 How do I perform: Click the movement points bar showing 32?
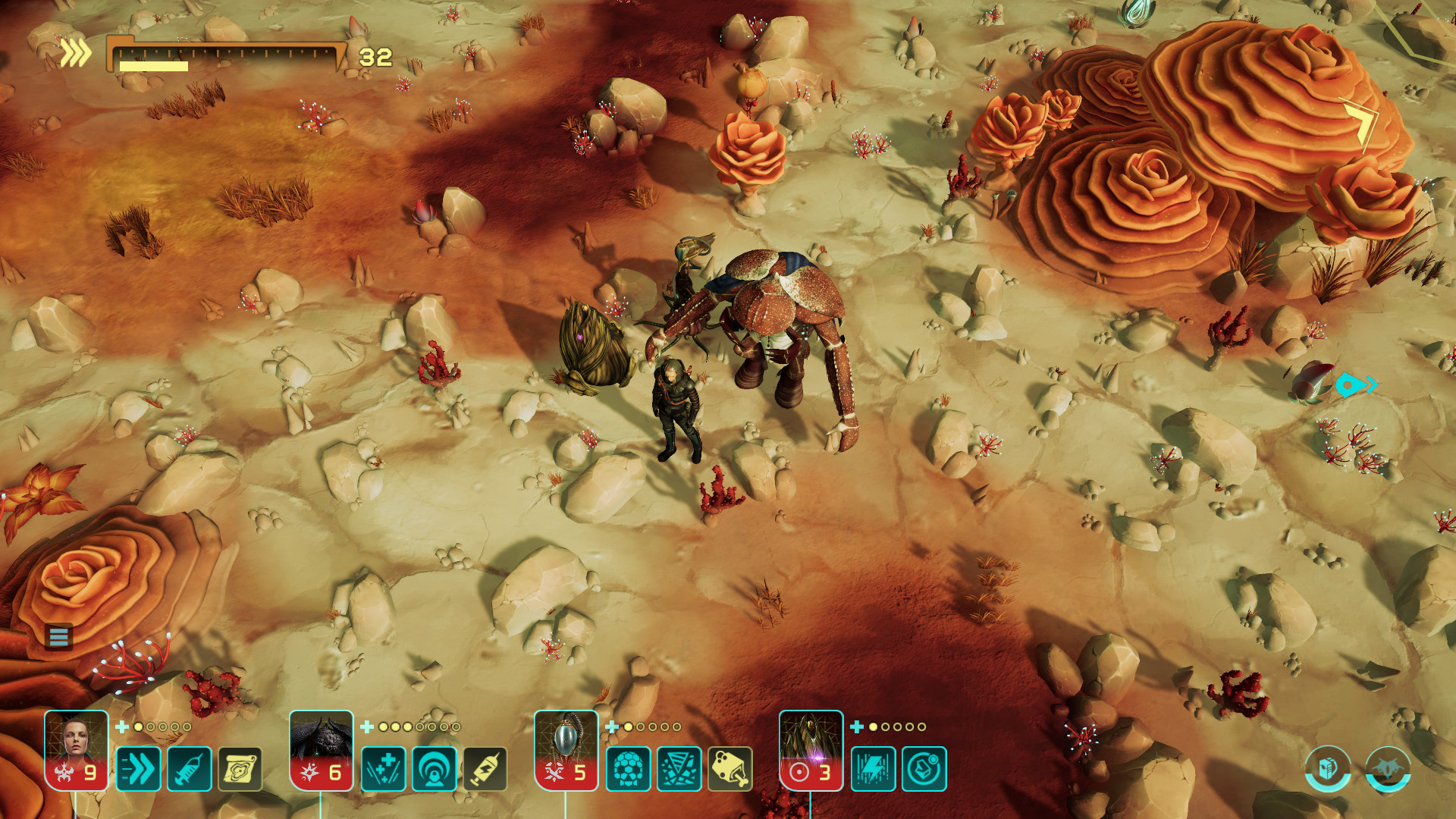[227, 55]
